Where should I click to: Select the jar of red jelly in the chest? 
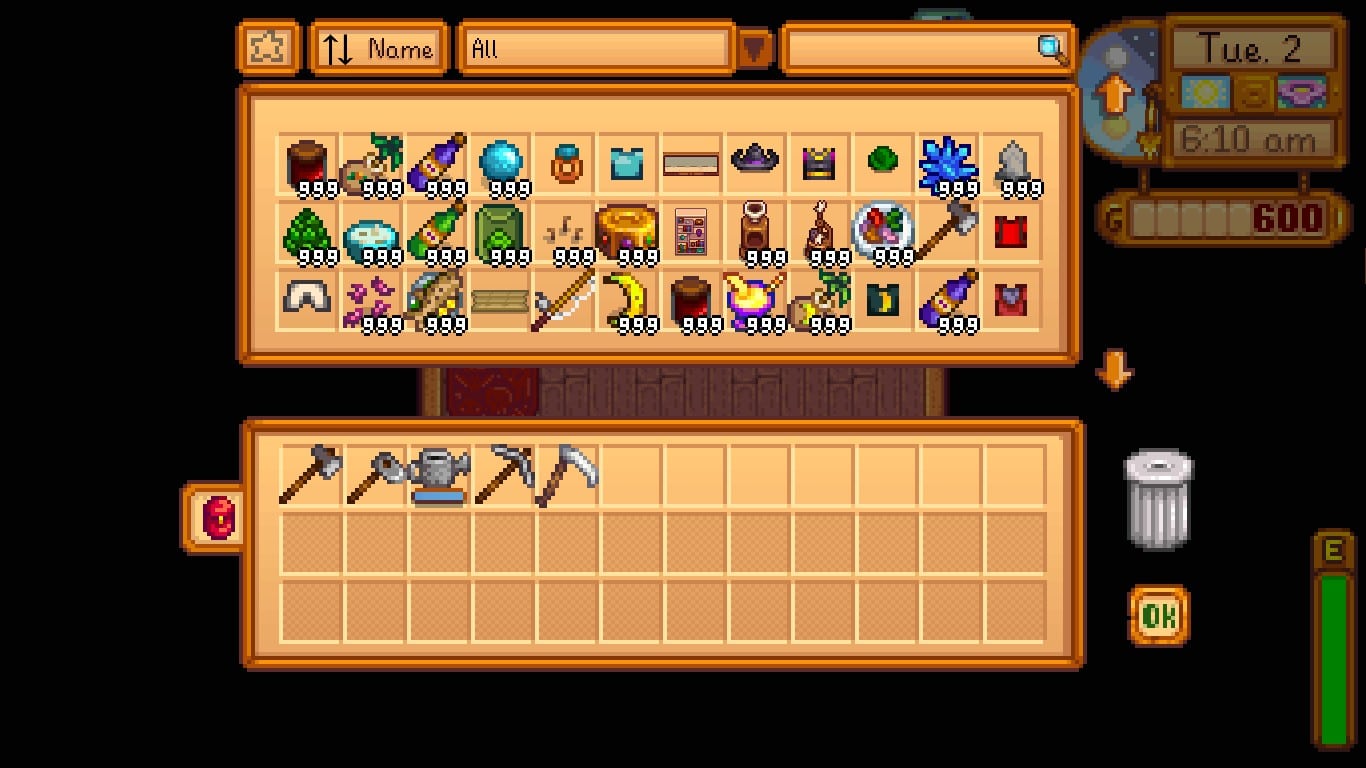307,163
